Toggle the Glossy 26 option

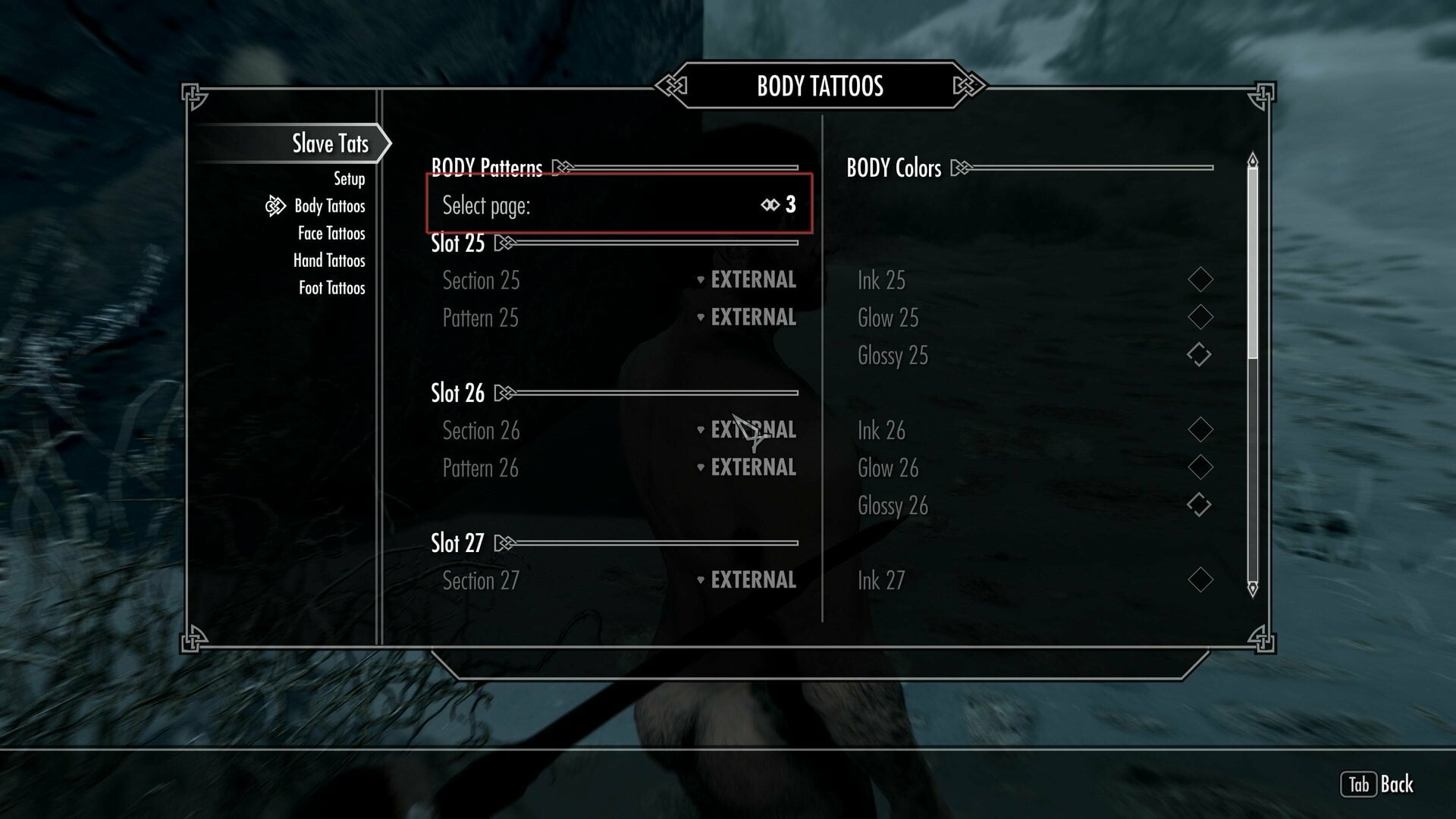pos(1200,505)
